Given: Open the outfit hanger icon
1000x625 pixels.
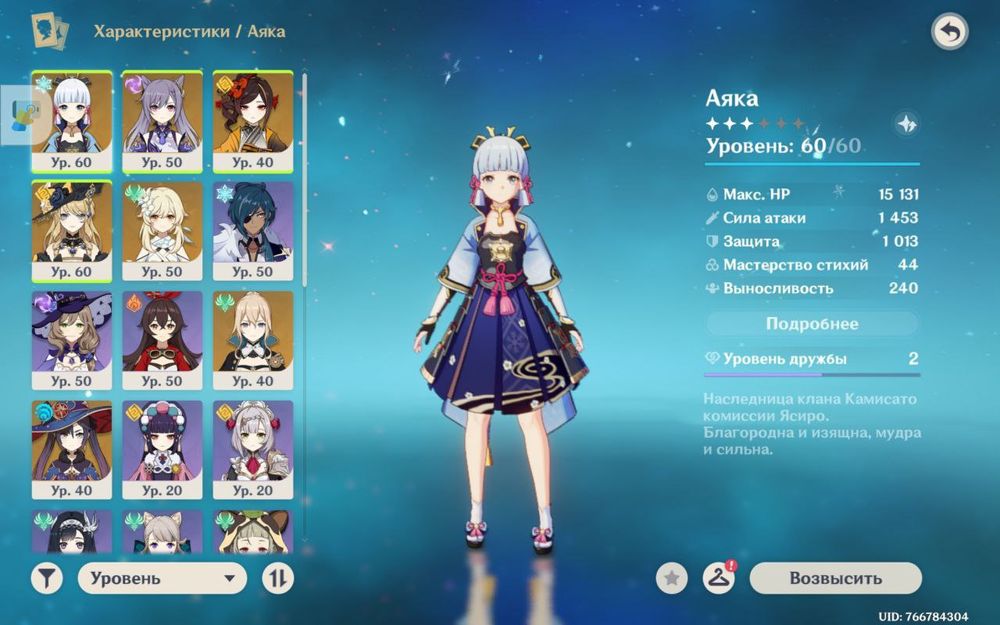Looking at the screenshot, I should coord(718,578).
